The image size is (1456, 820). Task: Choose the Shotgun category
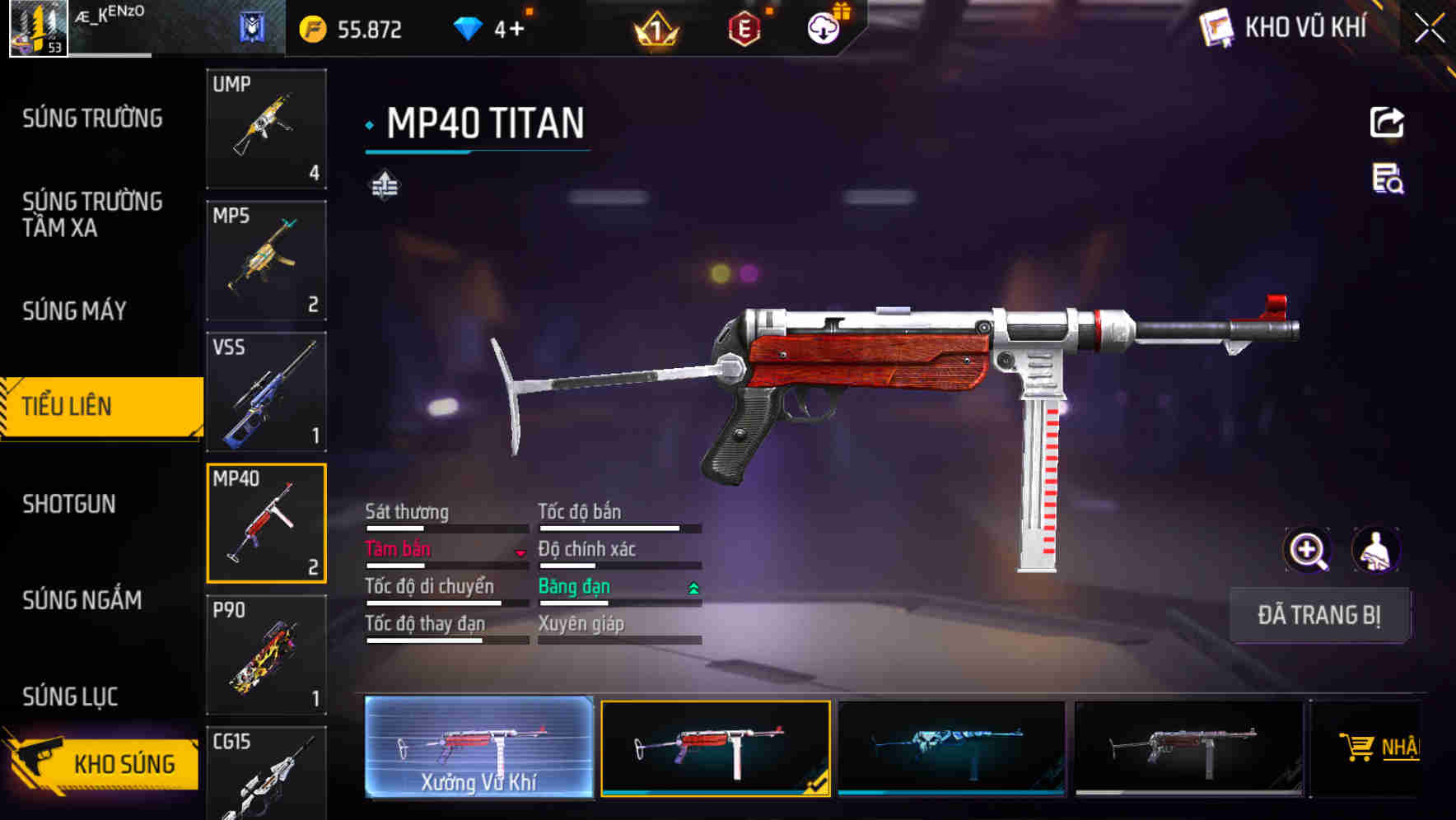click(x=69, y=504)
